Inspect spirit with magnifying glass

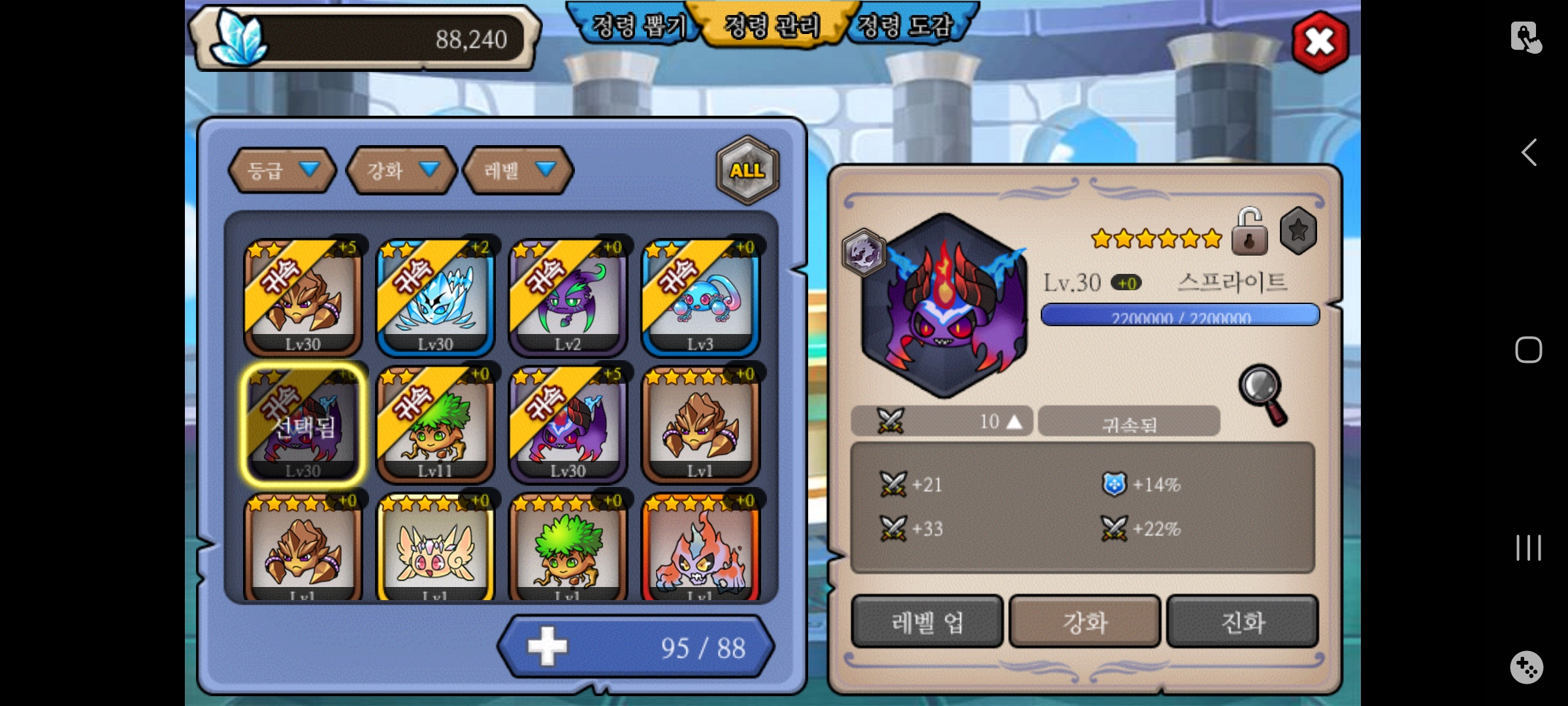[x=1262, y=394]
